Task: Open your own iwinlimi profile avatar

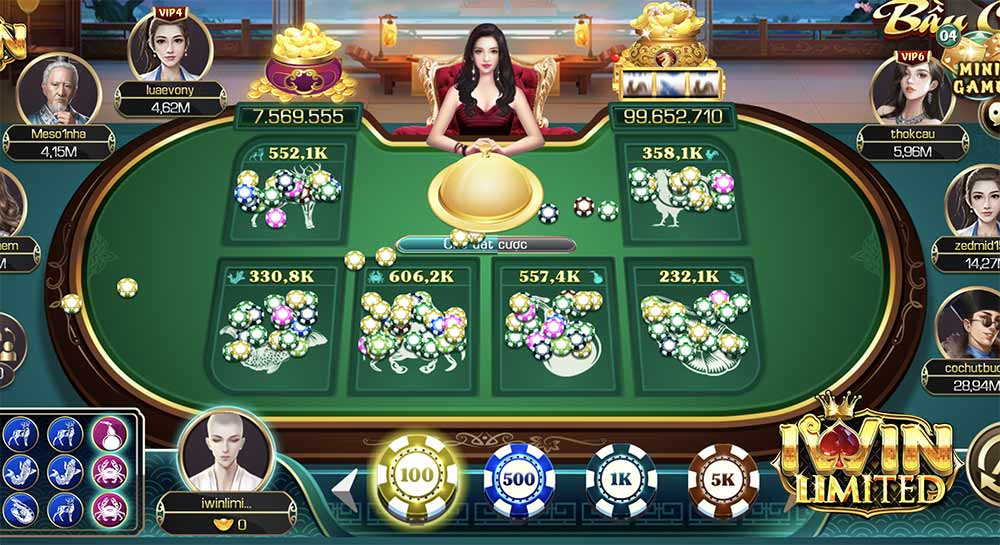Action: point(226,450)
